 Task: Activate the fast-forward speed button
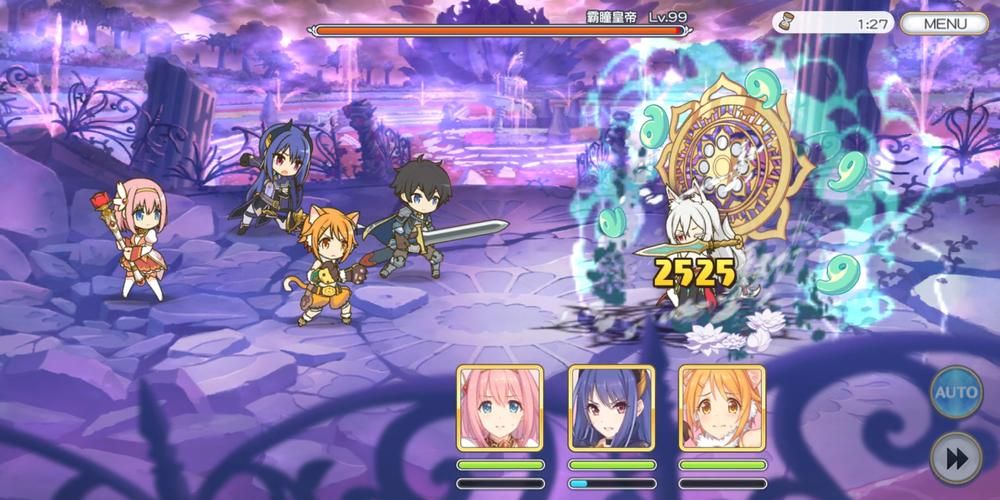(956, 457)
